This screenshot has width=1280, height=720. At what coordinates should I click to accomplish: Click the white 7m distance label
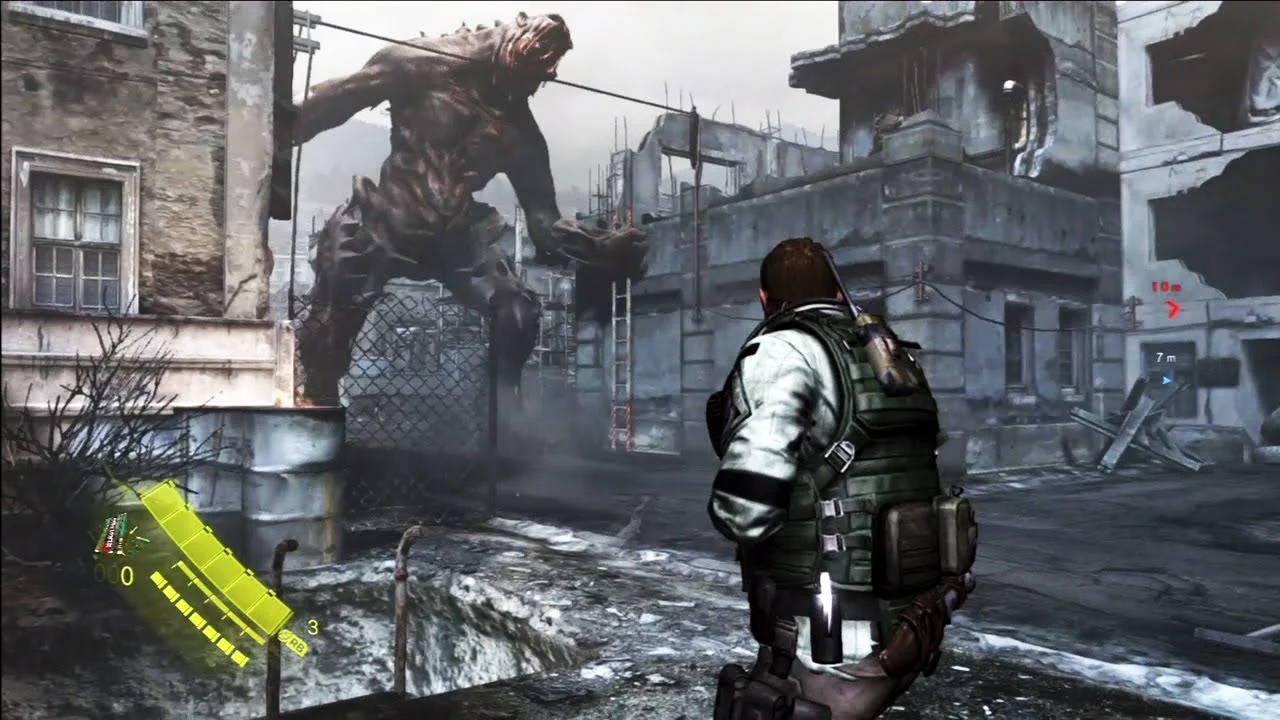coord(1166,358)
